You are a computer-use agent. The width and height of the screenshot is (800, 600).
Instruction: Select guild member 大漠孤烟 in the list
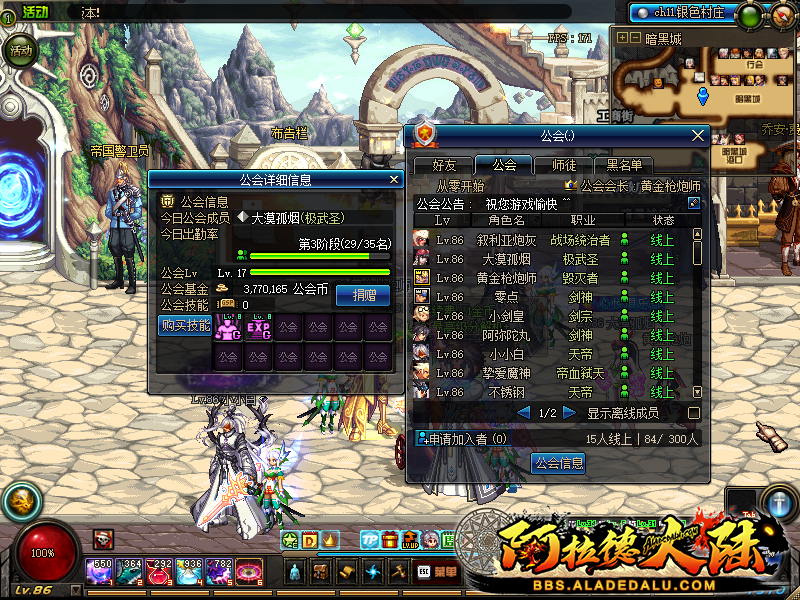coord(504,259)
